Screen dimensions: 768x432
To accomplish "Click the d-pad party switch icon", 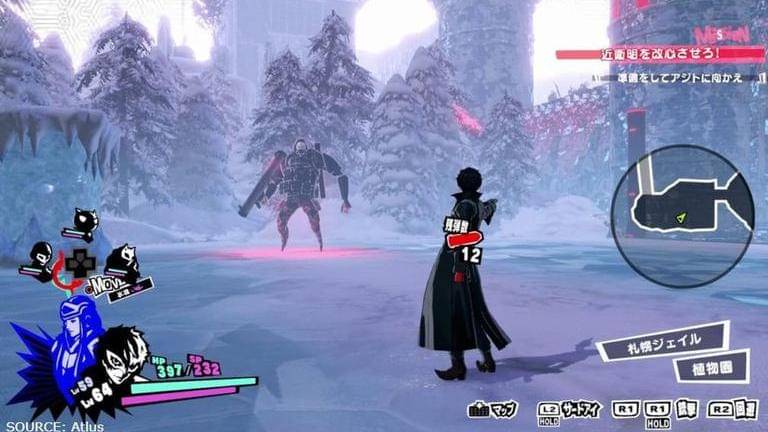I will pos(79,262).
